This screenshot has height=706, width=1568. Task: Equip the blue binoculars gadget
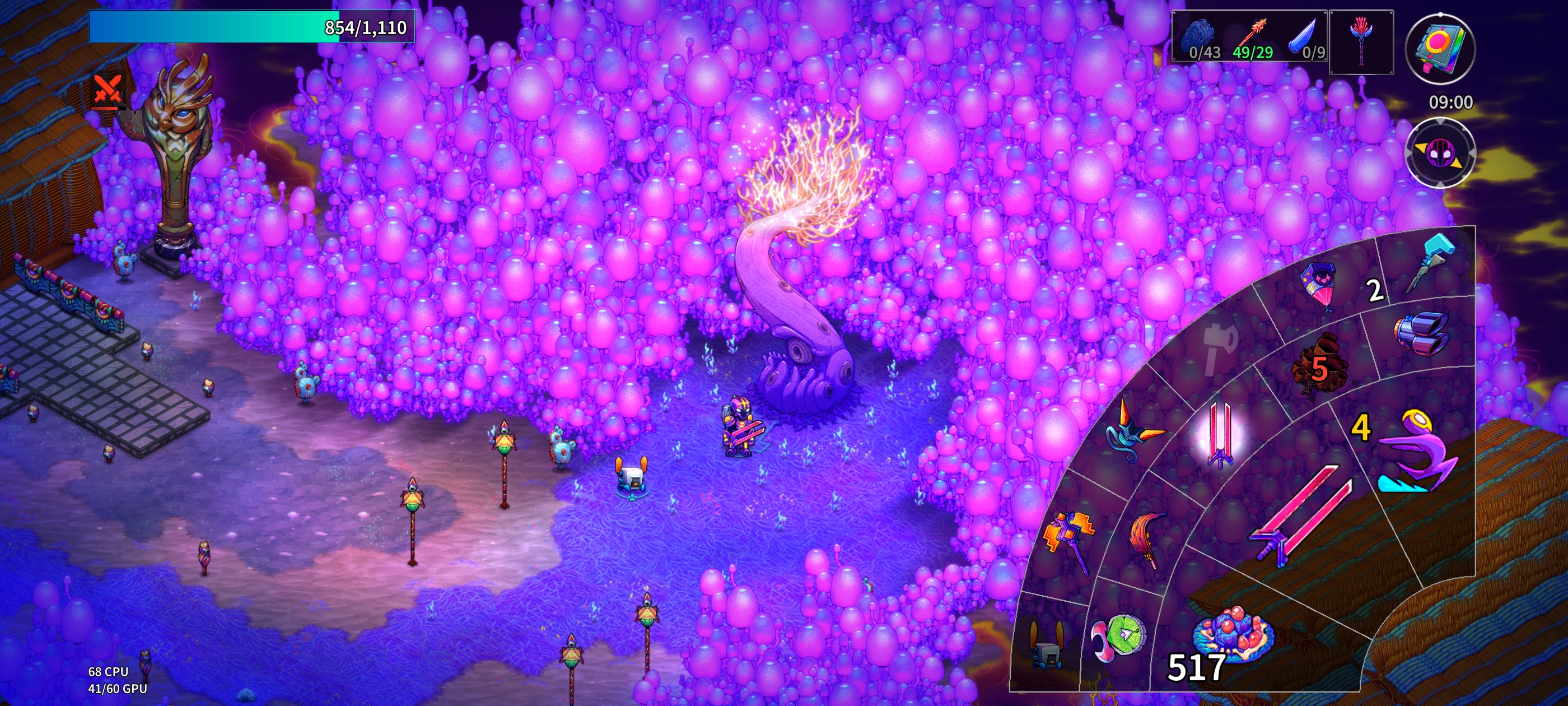(x=1422, y=333)
